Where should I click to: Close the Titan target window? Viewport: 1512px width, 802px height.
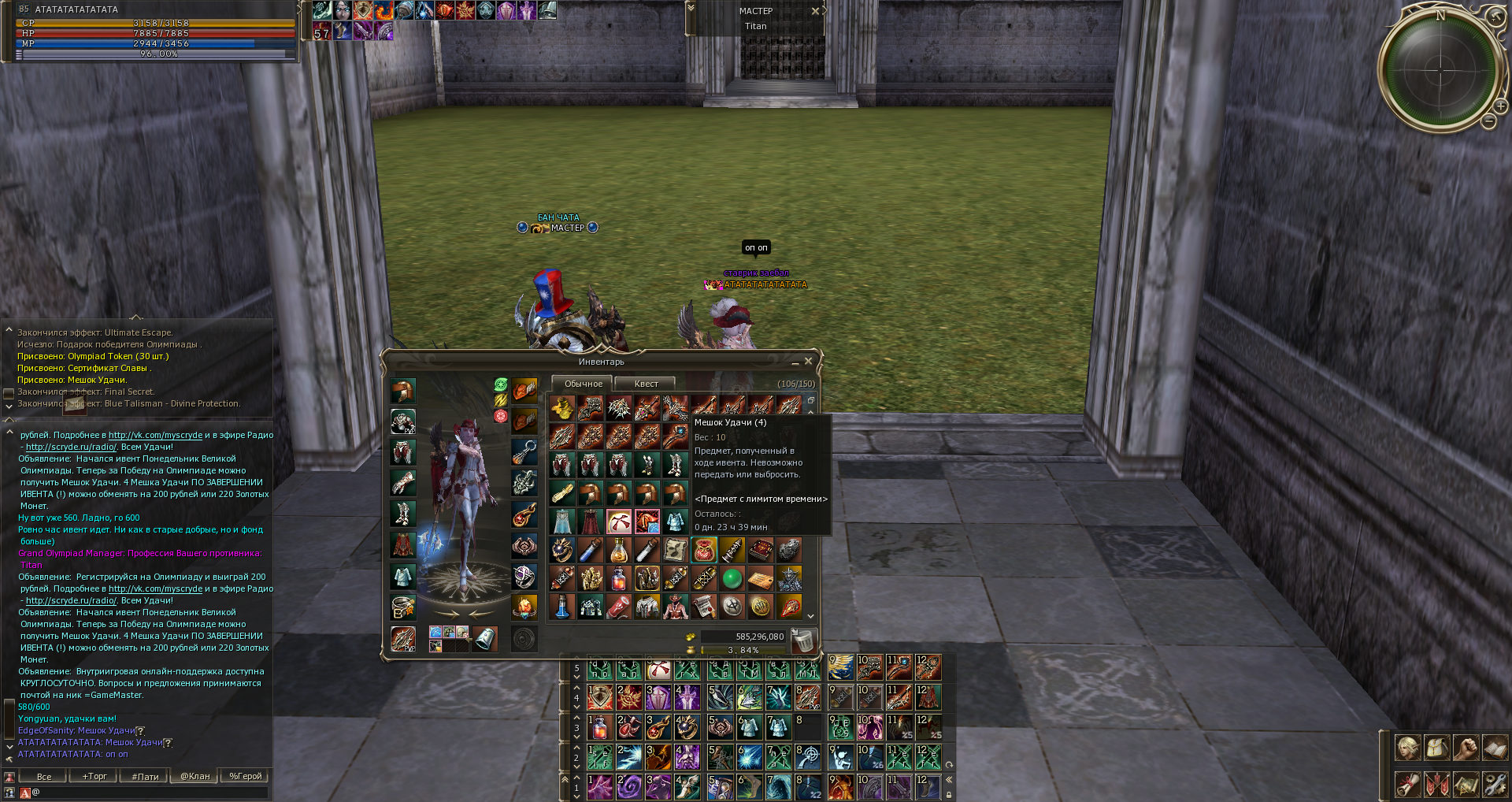[x=816, y=11]
